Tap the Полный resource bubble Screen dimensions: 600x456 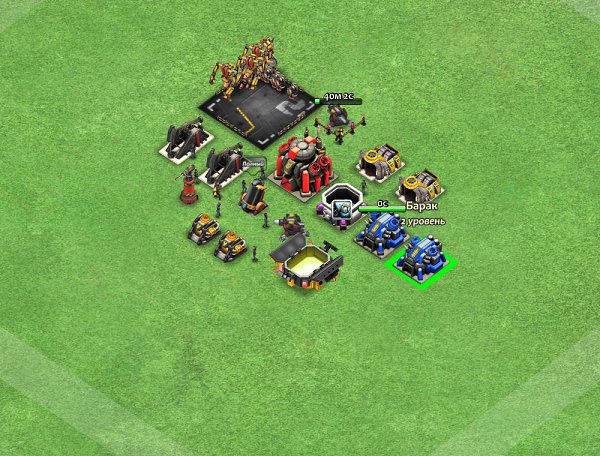(x=252, y=163)
